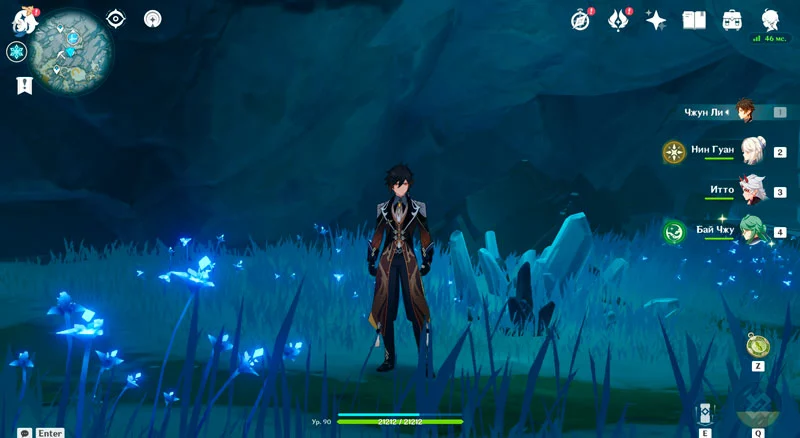
Task: Open the backpack inventory
Action: click(732, 20)
